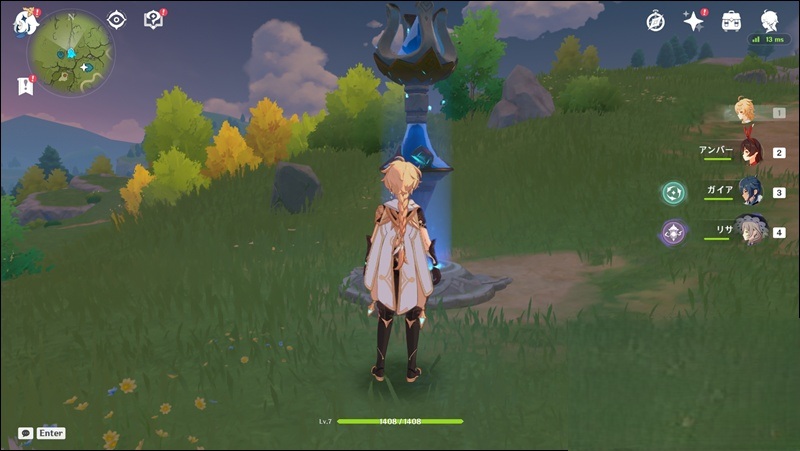This screenshot has height=451, width=800.
Task: Switch to party member ガイア
Action: [x=750, y=191]
